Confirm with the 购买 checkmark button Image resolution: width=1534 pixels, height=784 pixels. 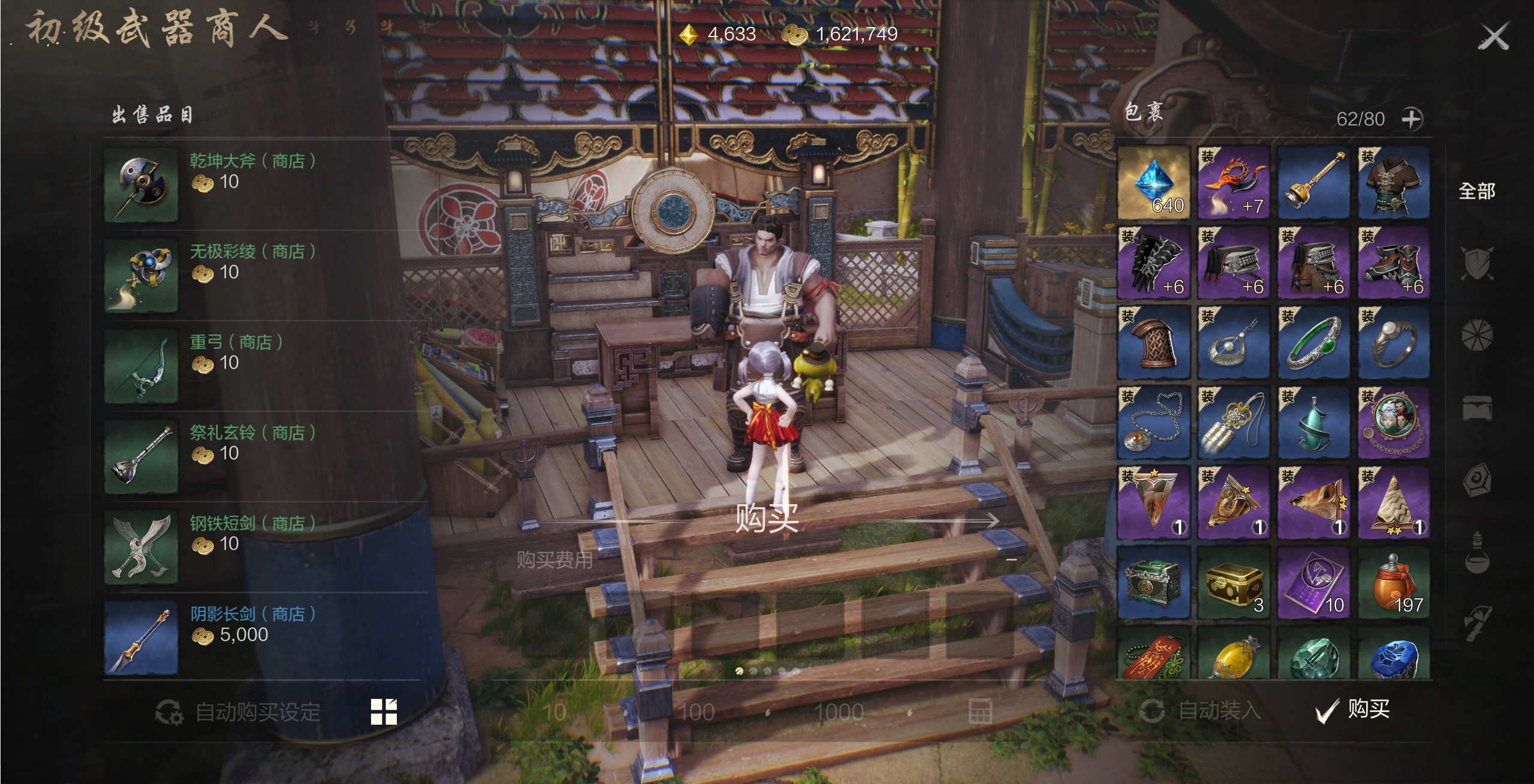[x=1354, y=710]
